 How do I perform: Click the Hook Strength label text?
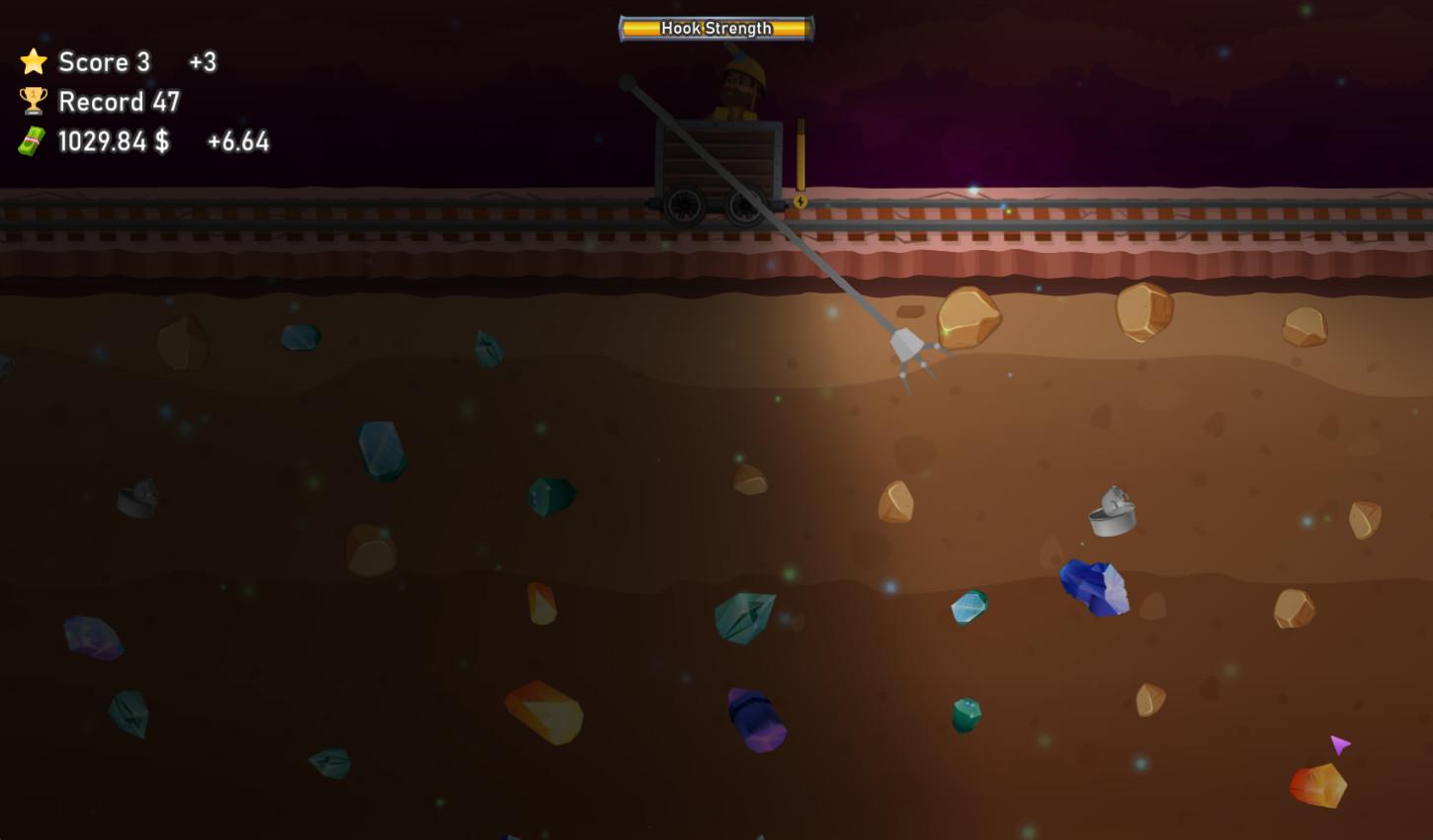pyautogui.click(x=715, y=29)
